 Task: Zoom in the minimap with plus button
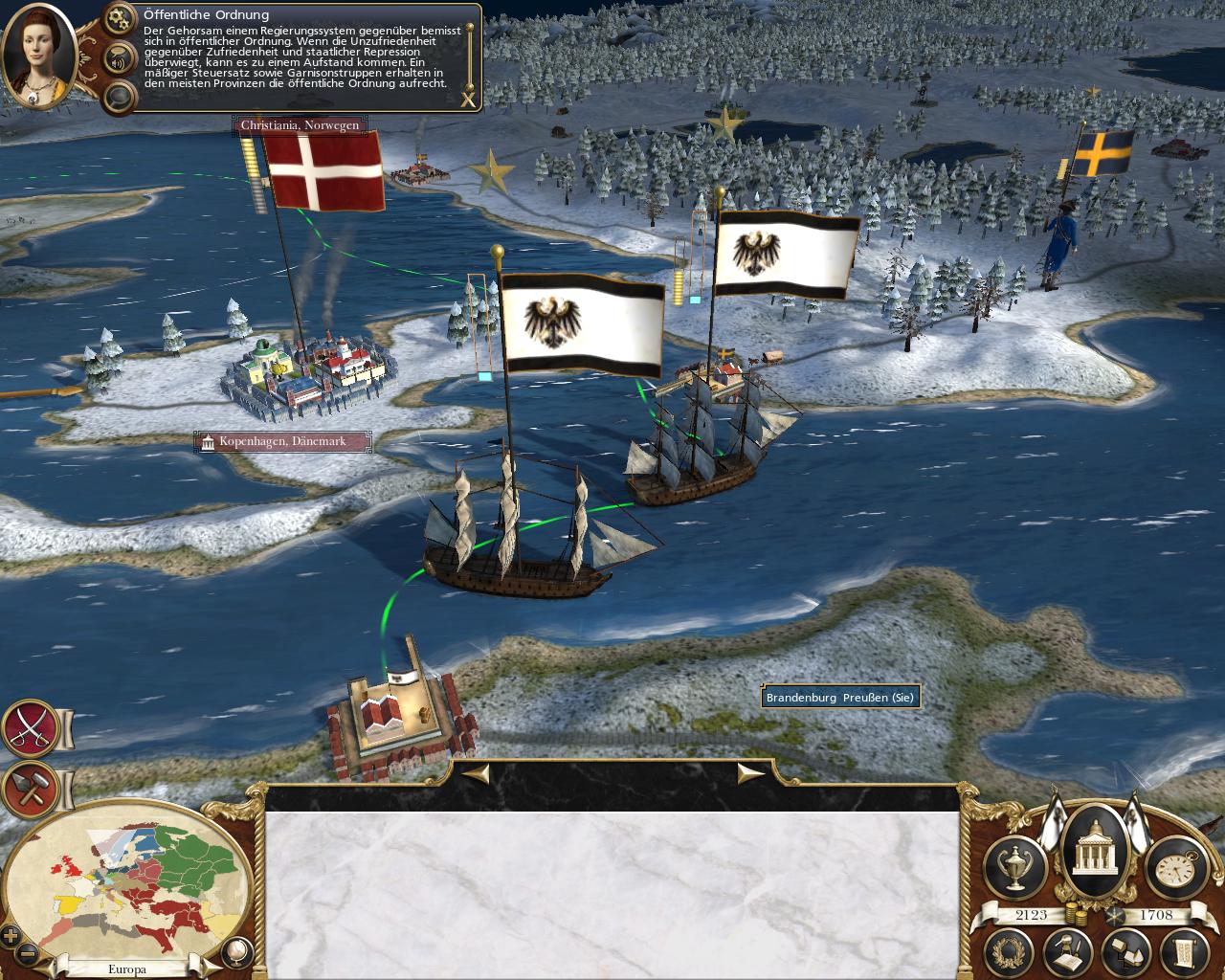coord(12,935)
